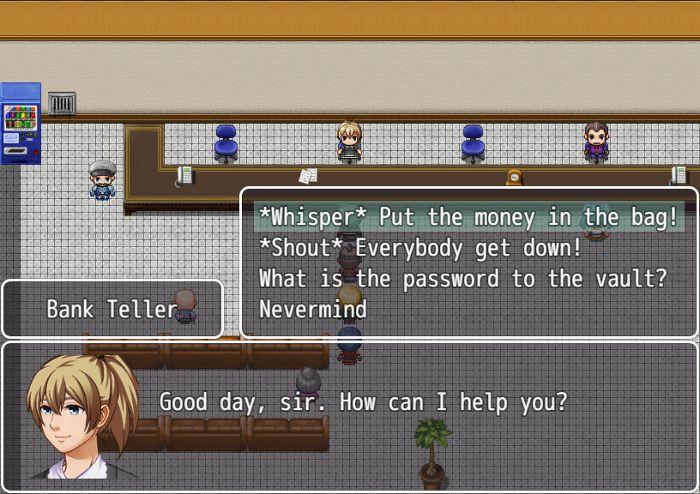Viewport: 700px width, 494px height.
Task: Choose the whisper "Put the money in the bag!" reply
Action: [468, 217]
